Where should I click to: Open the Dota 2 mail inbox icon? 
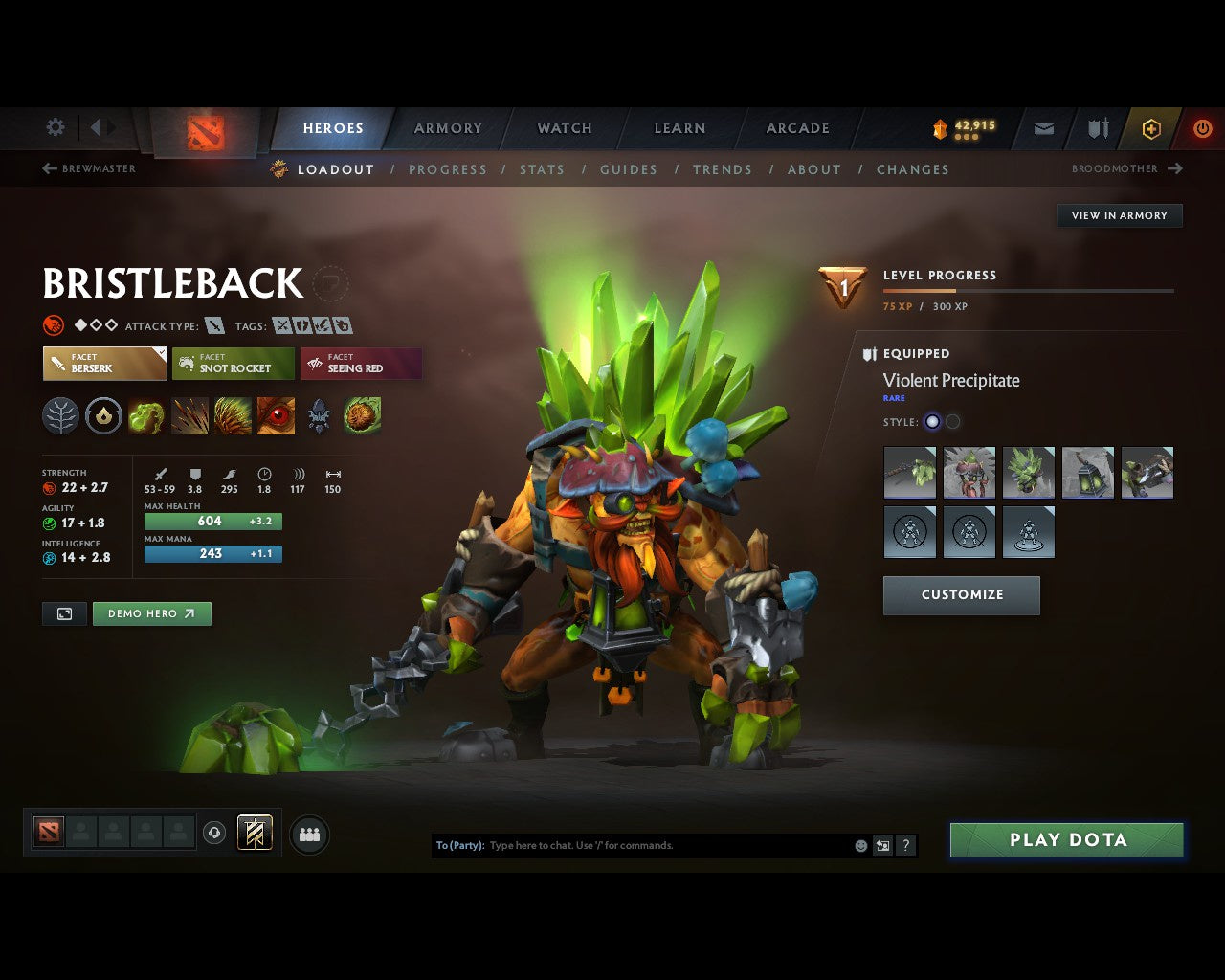click(x=1042, y=128)
